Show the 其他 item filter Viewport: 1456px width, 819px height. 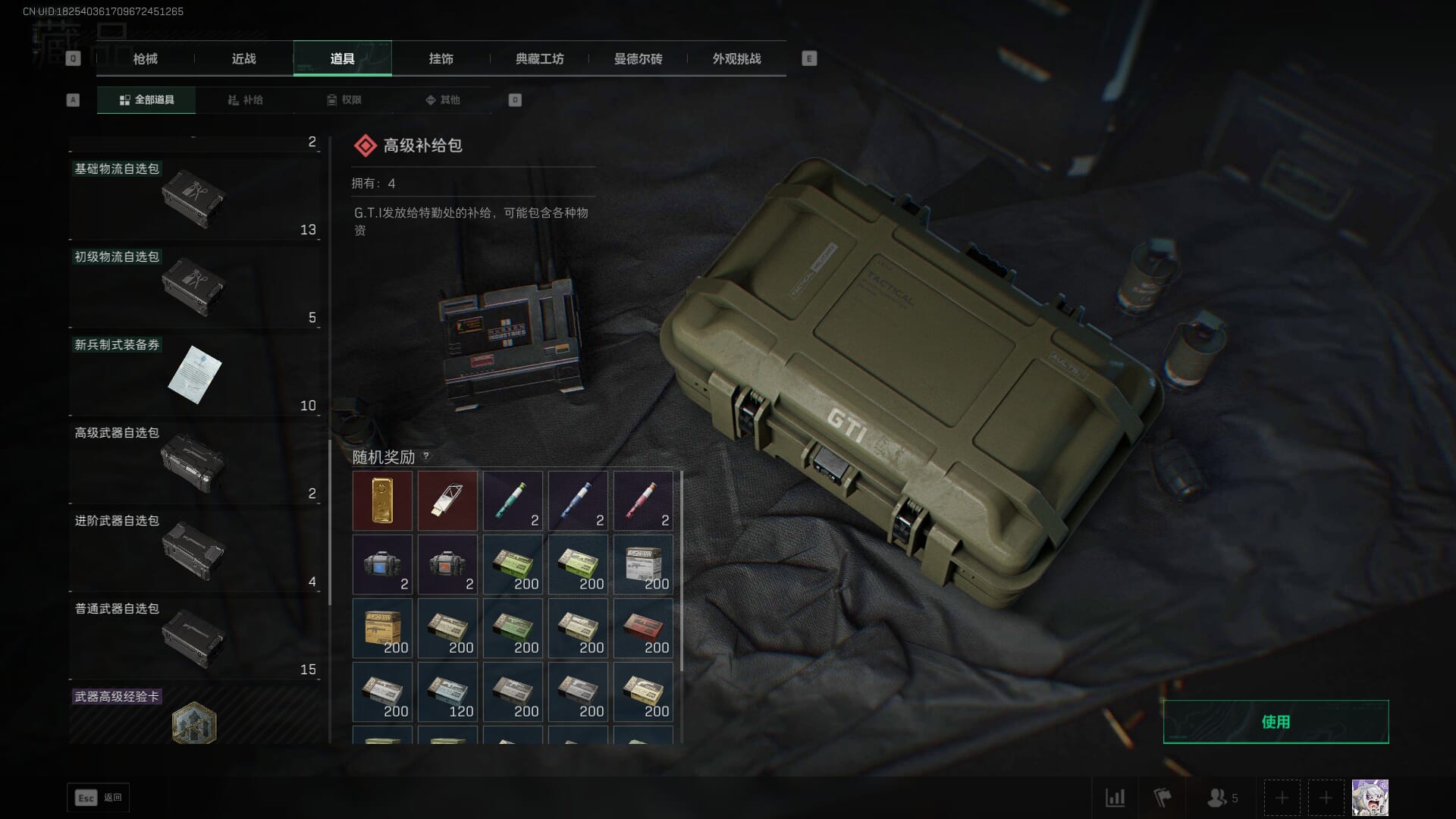click(x=442, y=100)
